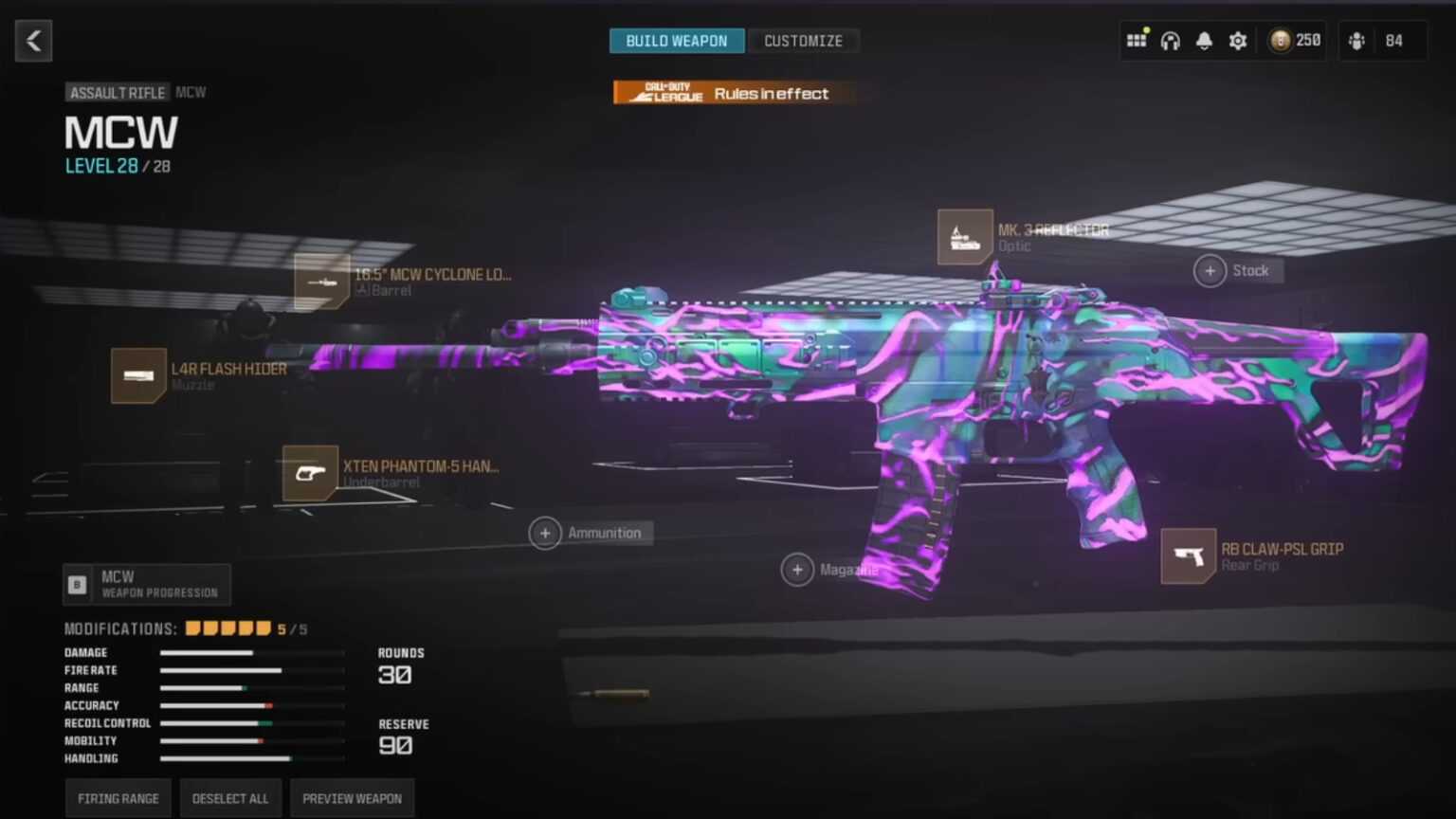This screenshot has width=1456, height=819.
Task: Check notifications via the bell icon
Action: point(1204,40)
